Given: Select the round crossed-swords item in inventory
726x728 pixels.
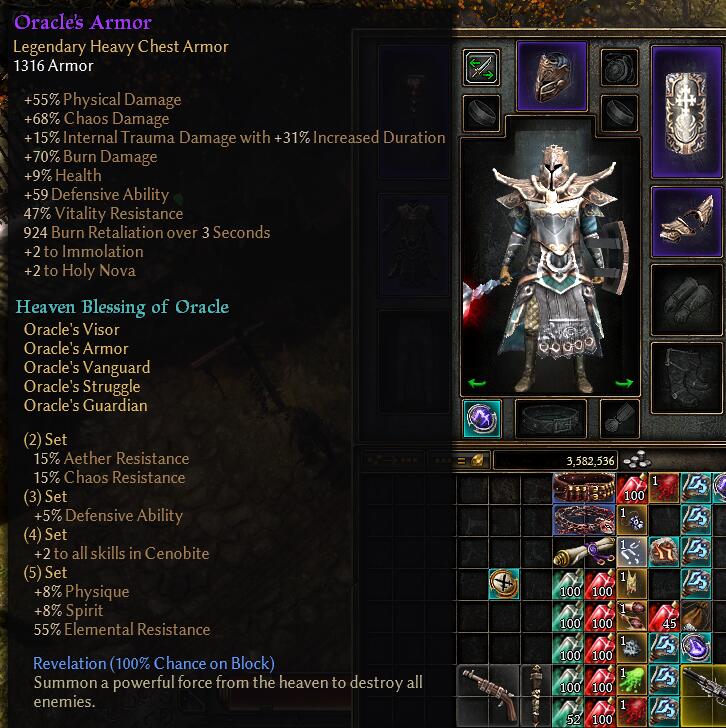Looking at the screenshot, I should pos(503,585).
